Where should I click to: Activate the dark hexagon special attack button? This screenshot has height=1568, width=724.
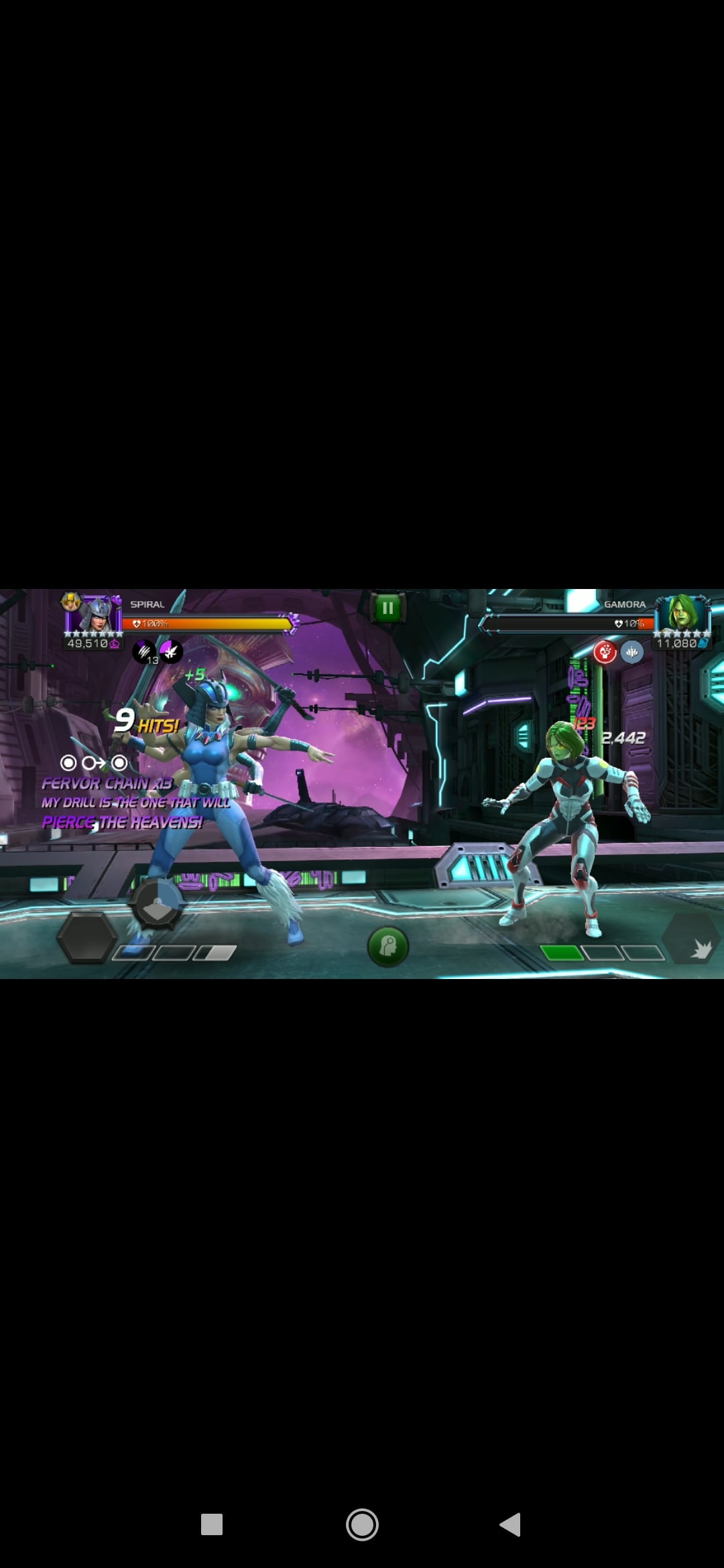[86, 938]
